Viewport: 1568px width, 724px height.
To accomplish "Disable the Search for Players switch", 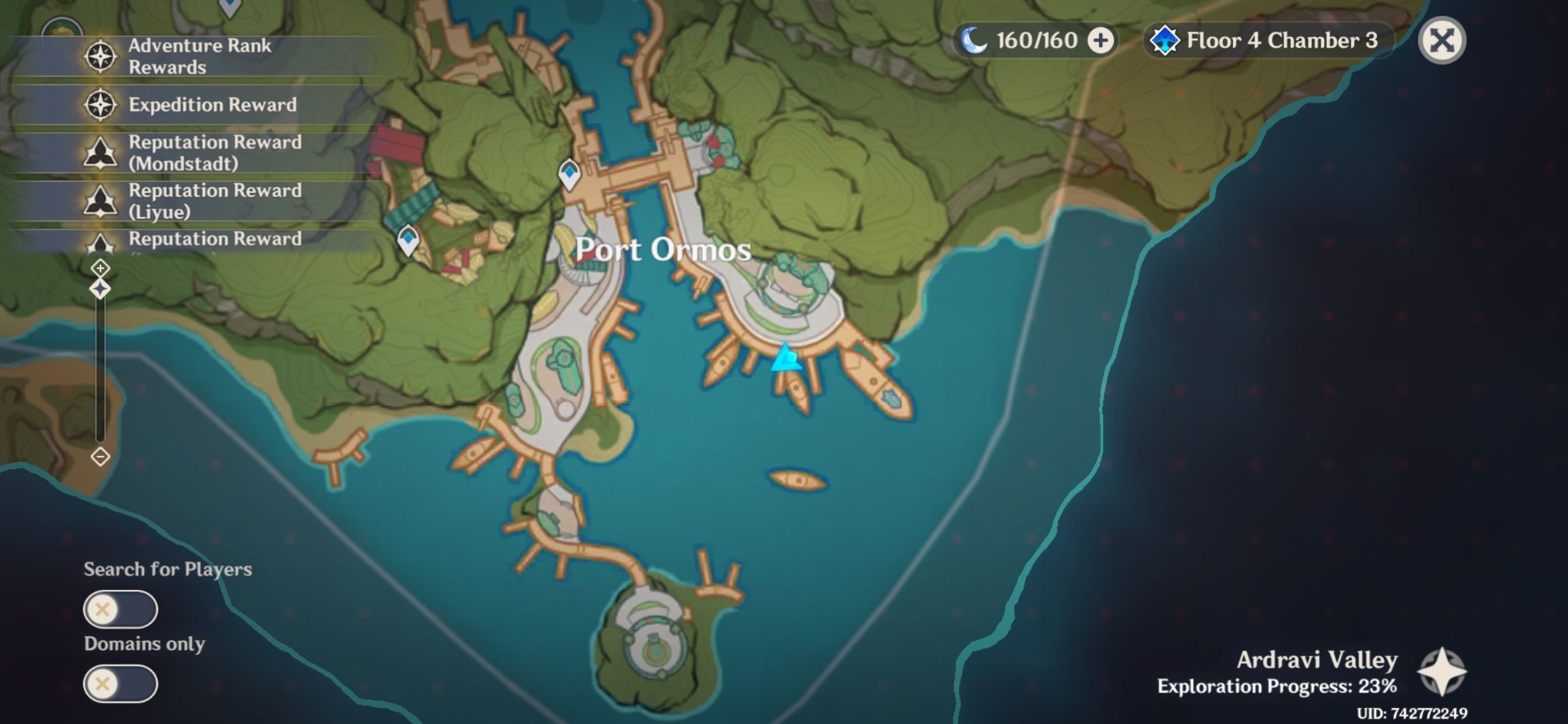I will (121, 610).
